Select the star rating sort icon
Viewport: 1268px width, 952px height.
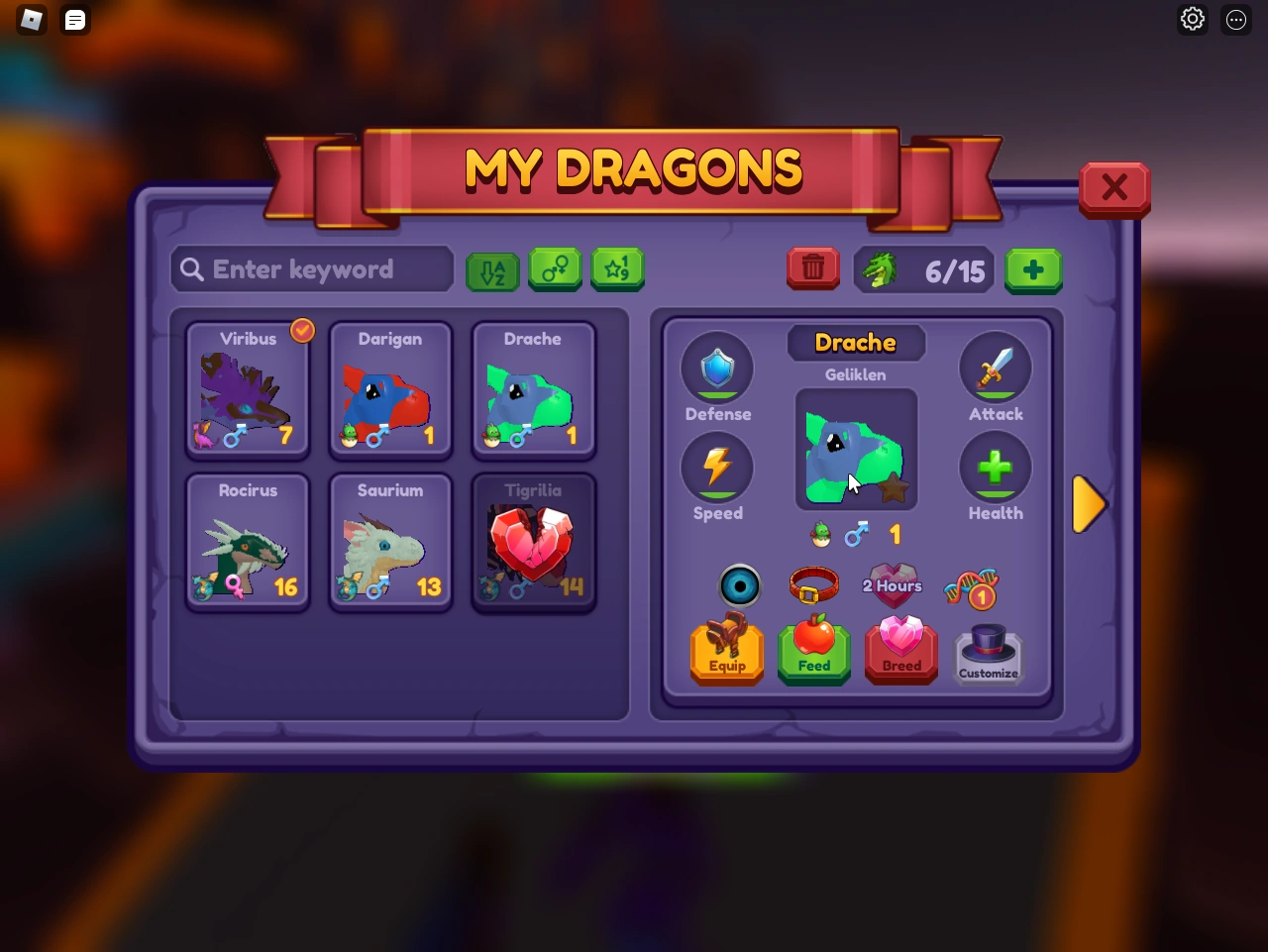click(617, 269)
